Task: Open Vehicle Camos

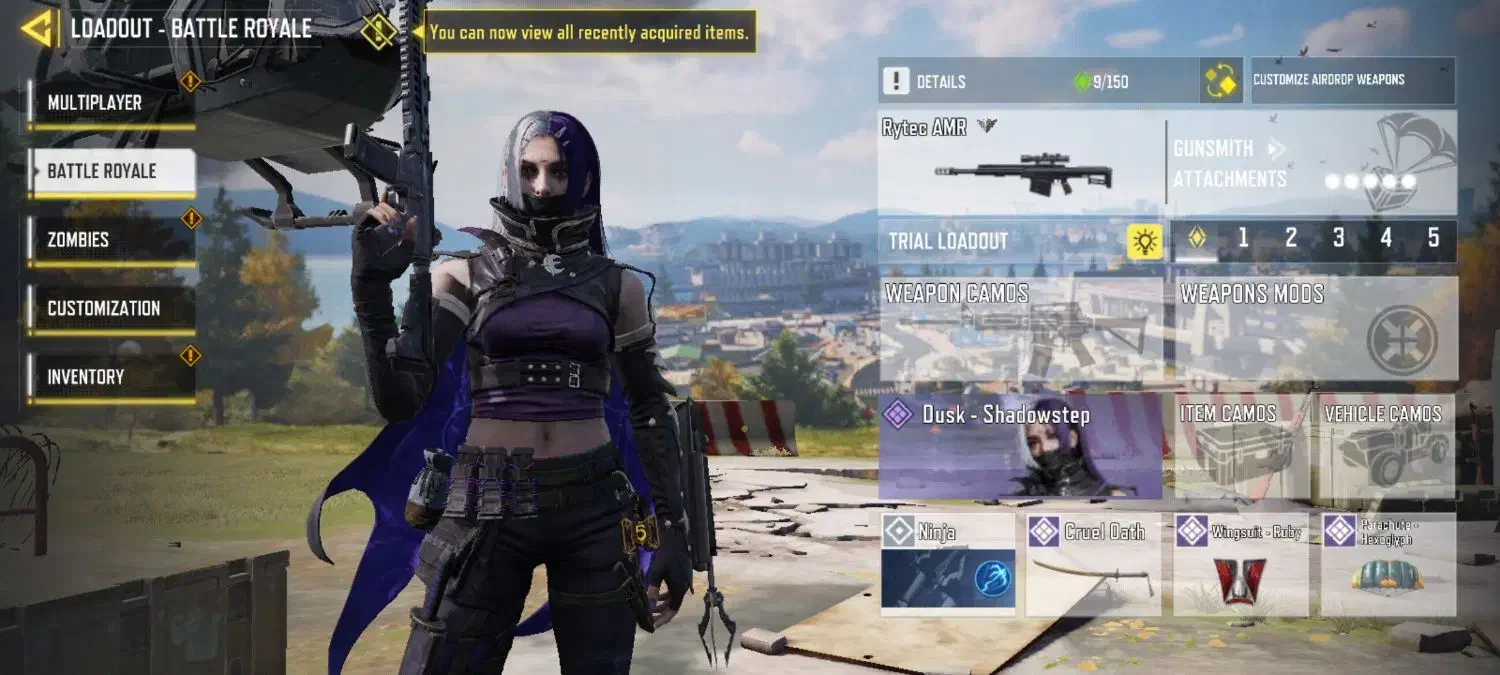Action: (x=1383, y=446)
